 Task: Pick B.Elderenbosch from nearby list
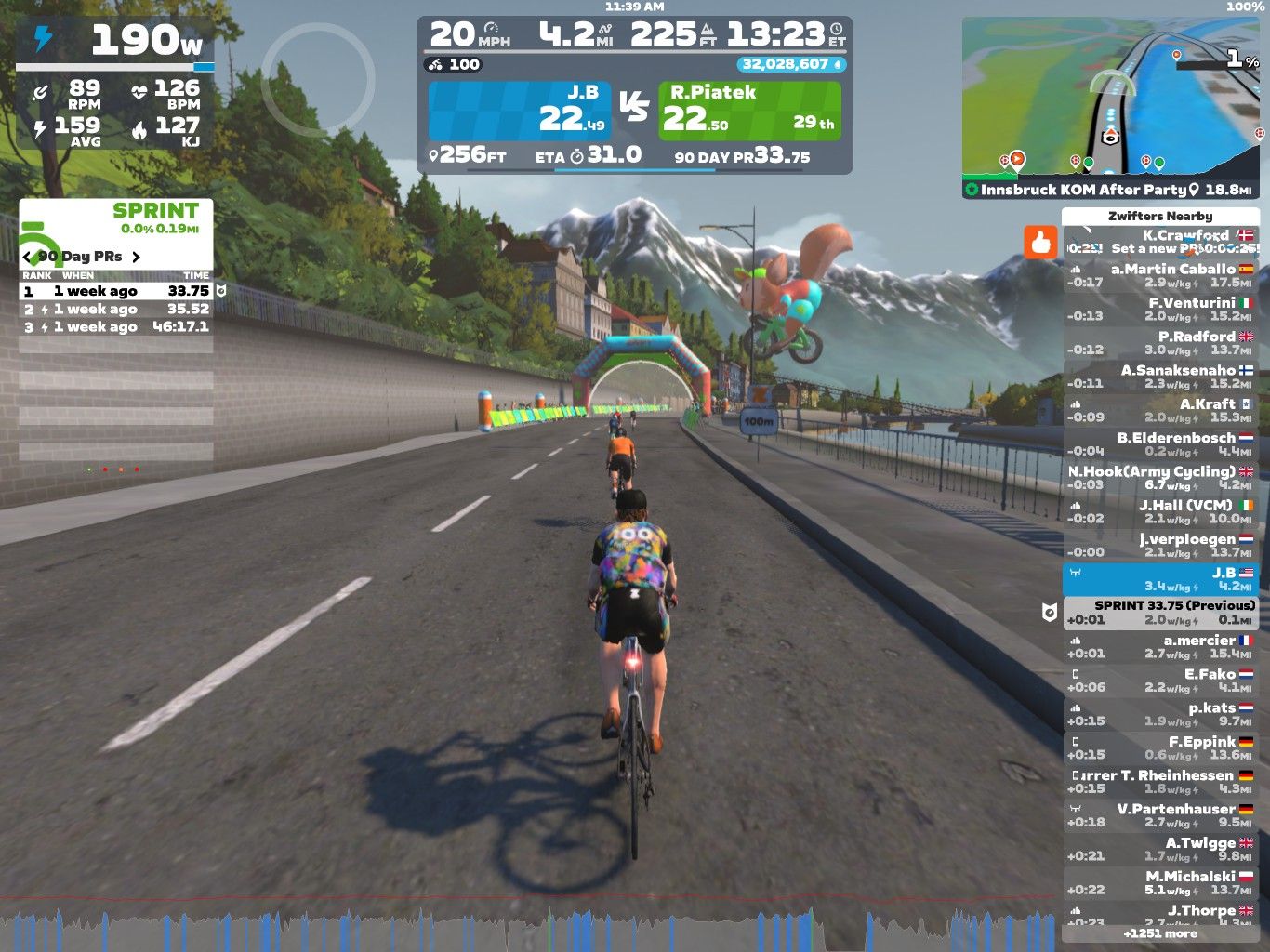pyautogui.click(x=1159, y=443)
